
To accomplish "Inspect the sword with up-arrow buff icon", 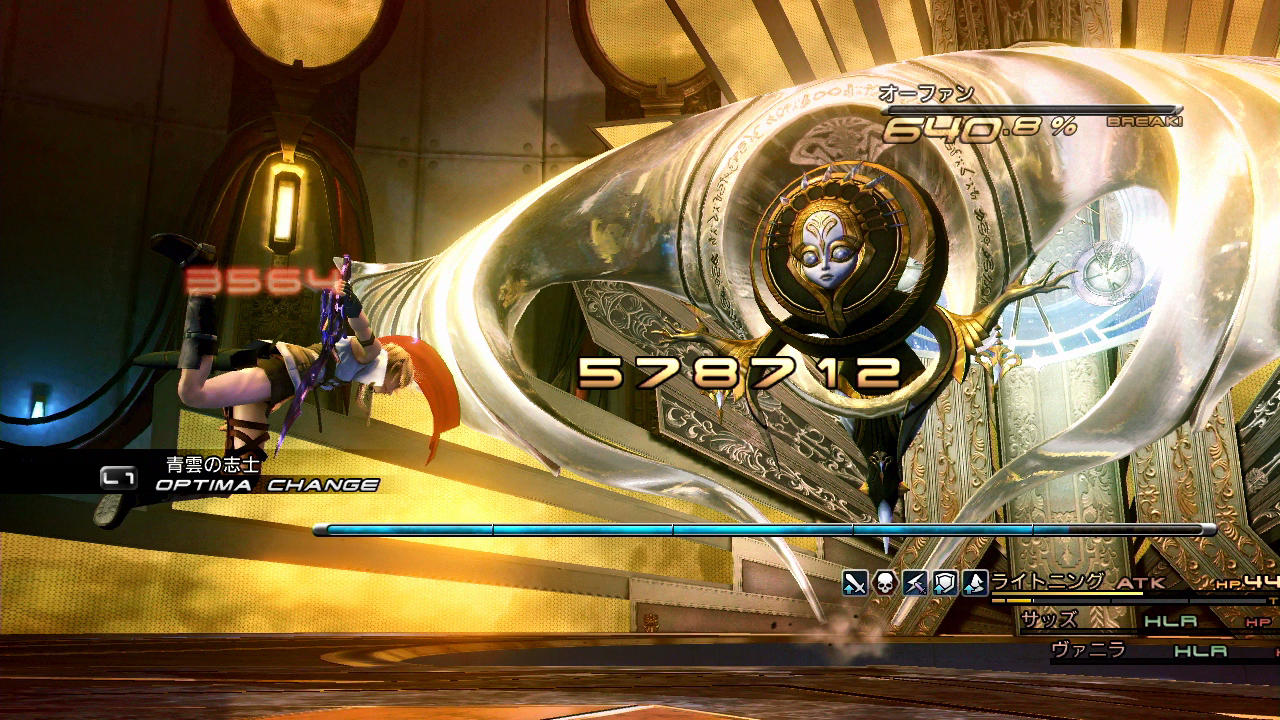I will (x=854, y=583).
